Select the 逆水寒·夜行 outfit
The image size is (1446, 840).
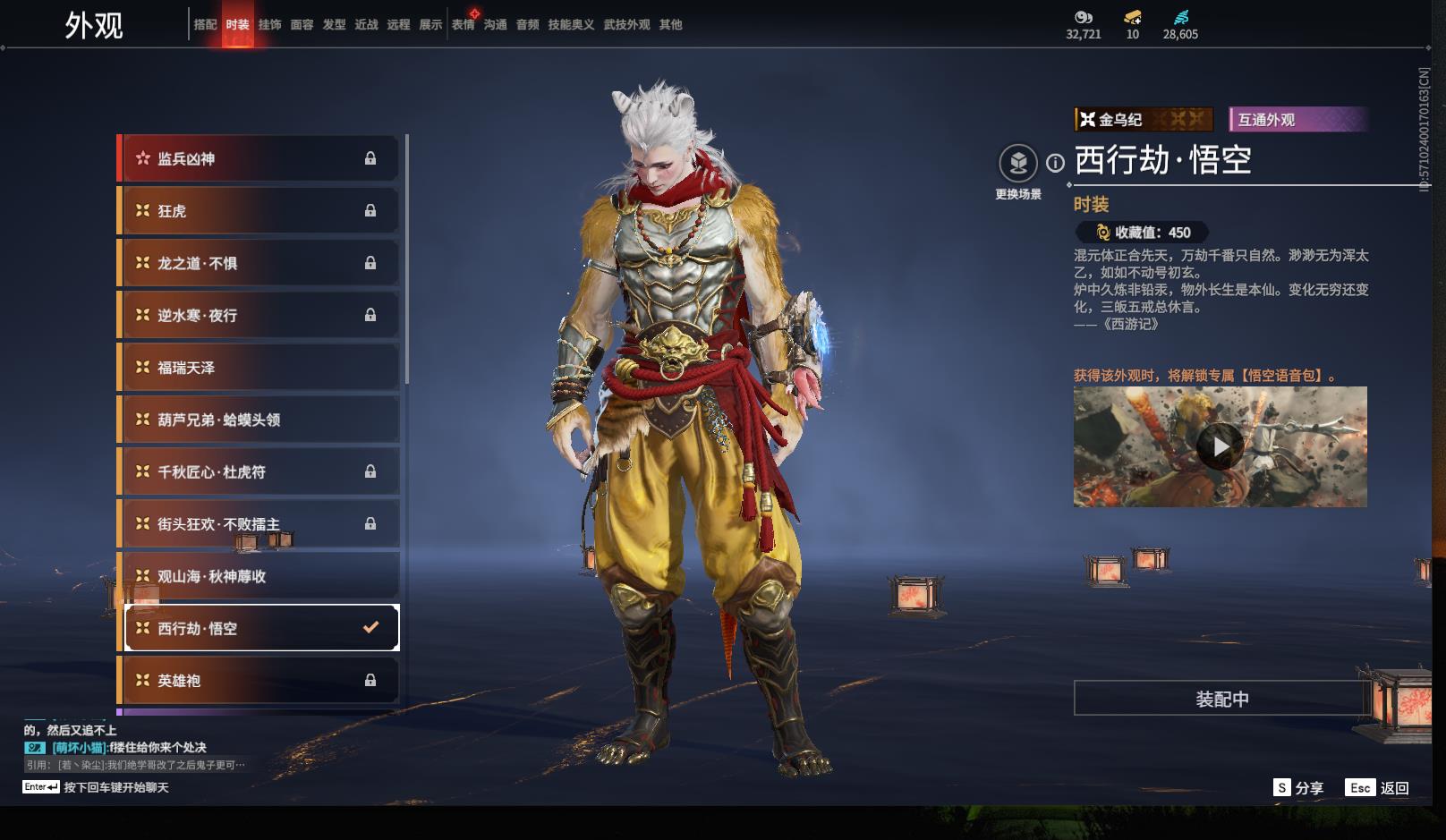(x=258, y=316)
